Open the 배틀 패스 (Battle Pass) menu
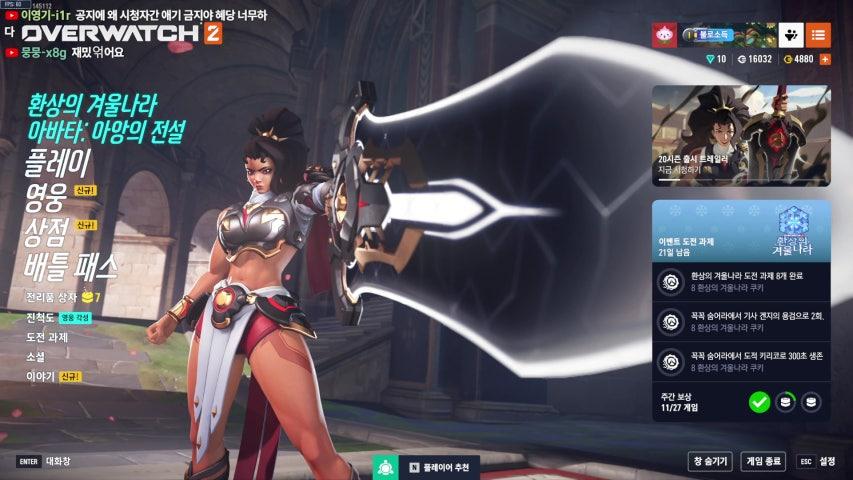 point(71,266)
